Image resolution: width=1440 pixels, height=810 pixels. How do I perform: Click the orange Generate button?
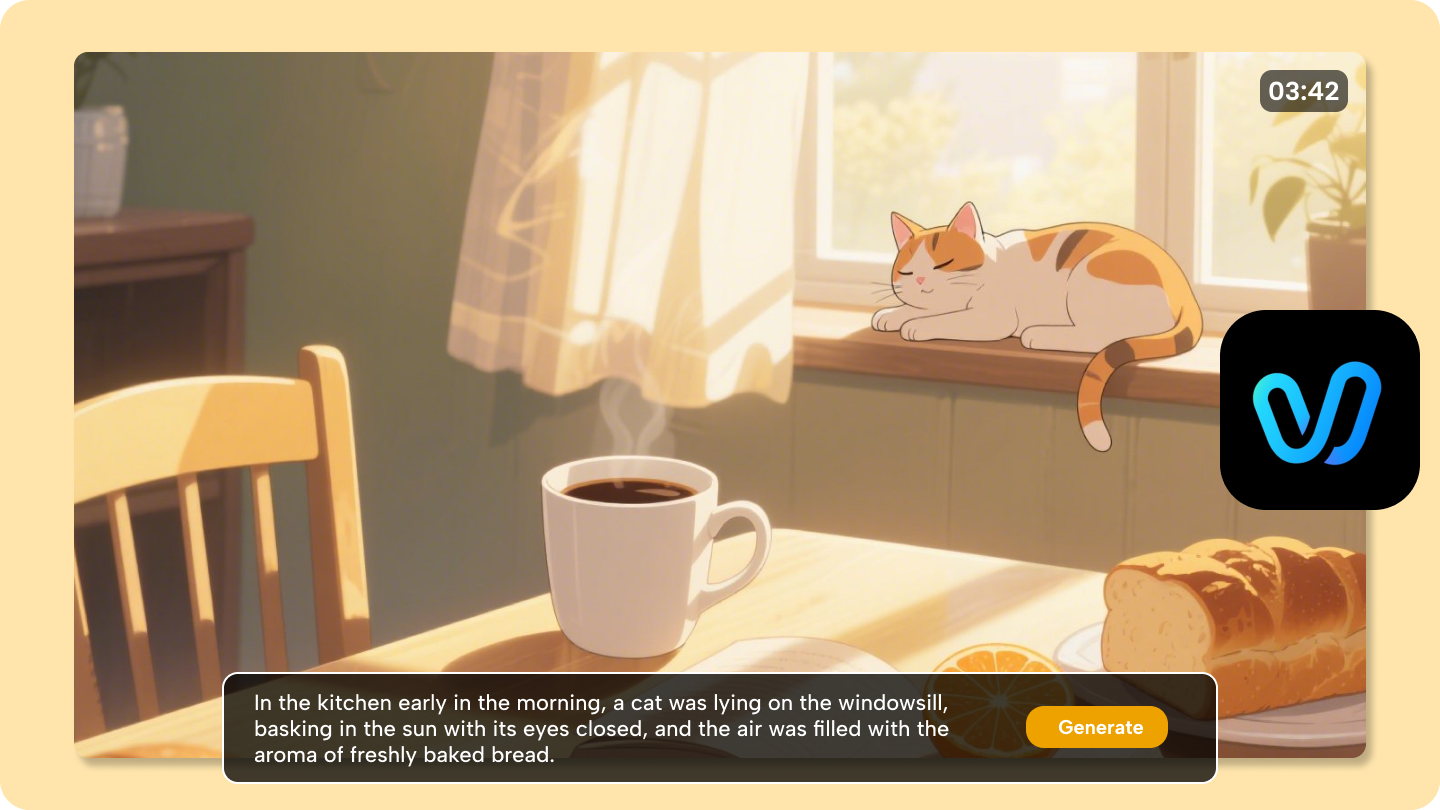(1096, 728)
